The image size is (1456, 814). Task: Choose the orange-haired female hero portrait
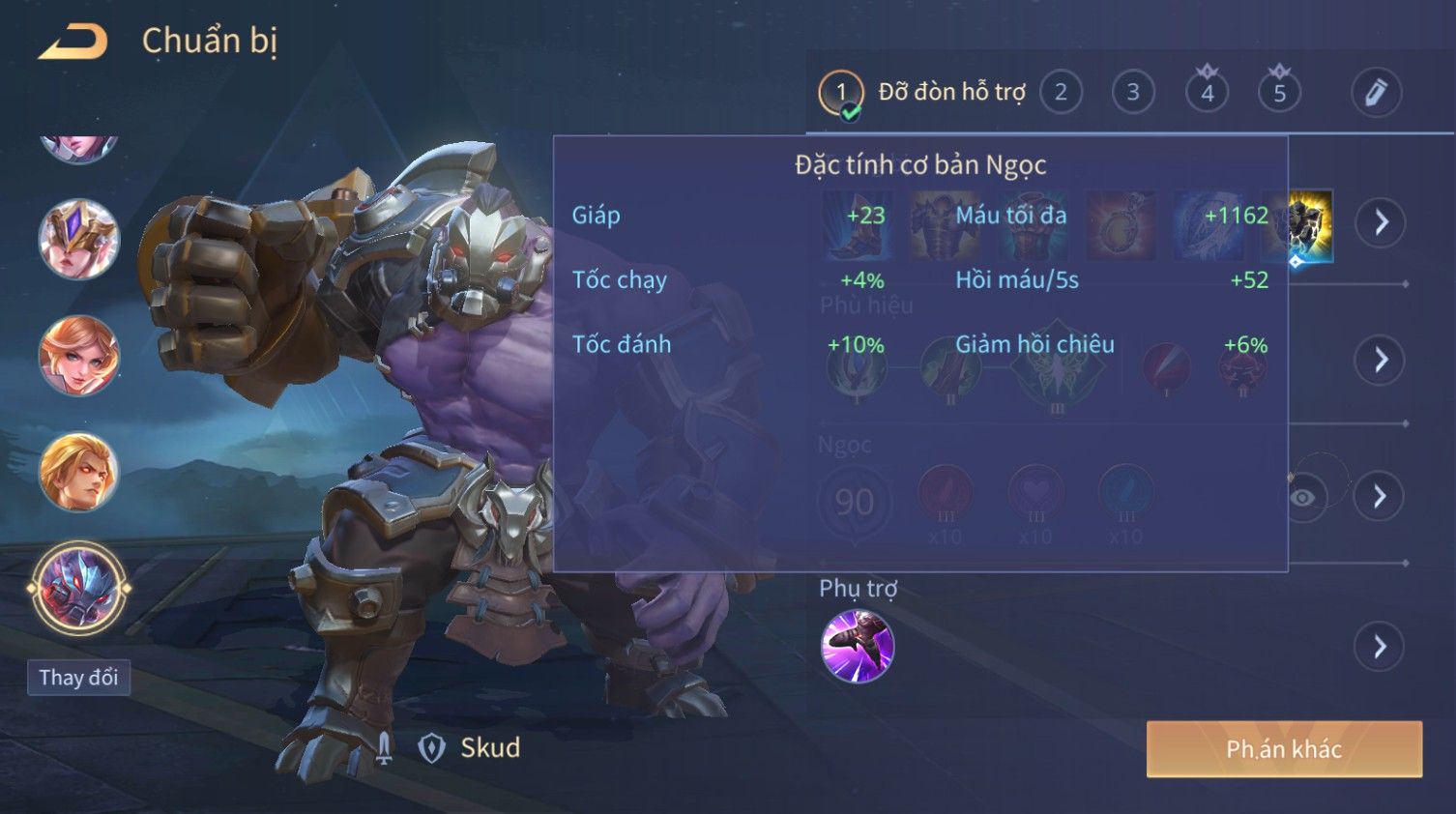(x=78, y=356)
